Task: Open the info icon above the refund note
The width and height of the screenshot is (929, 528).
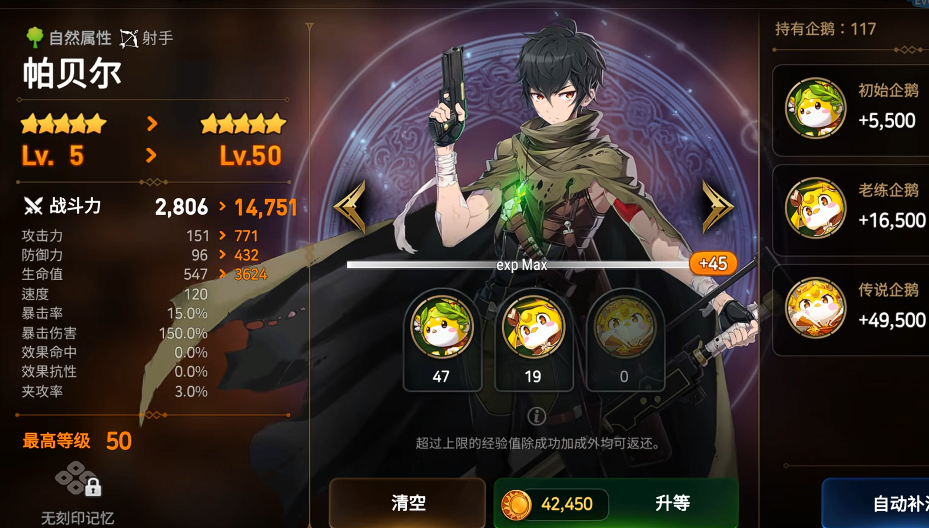Action: pyautogui.click(x=537, y=416)
